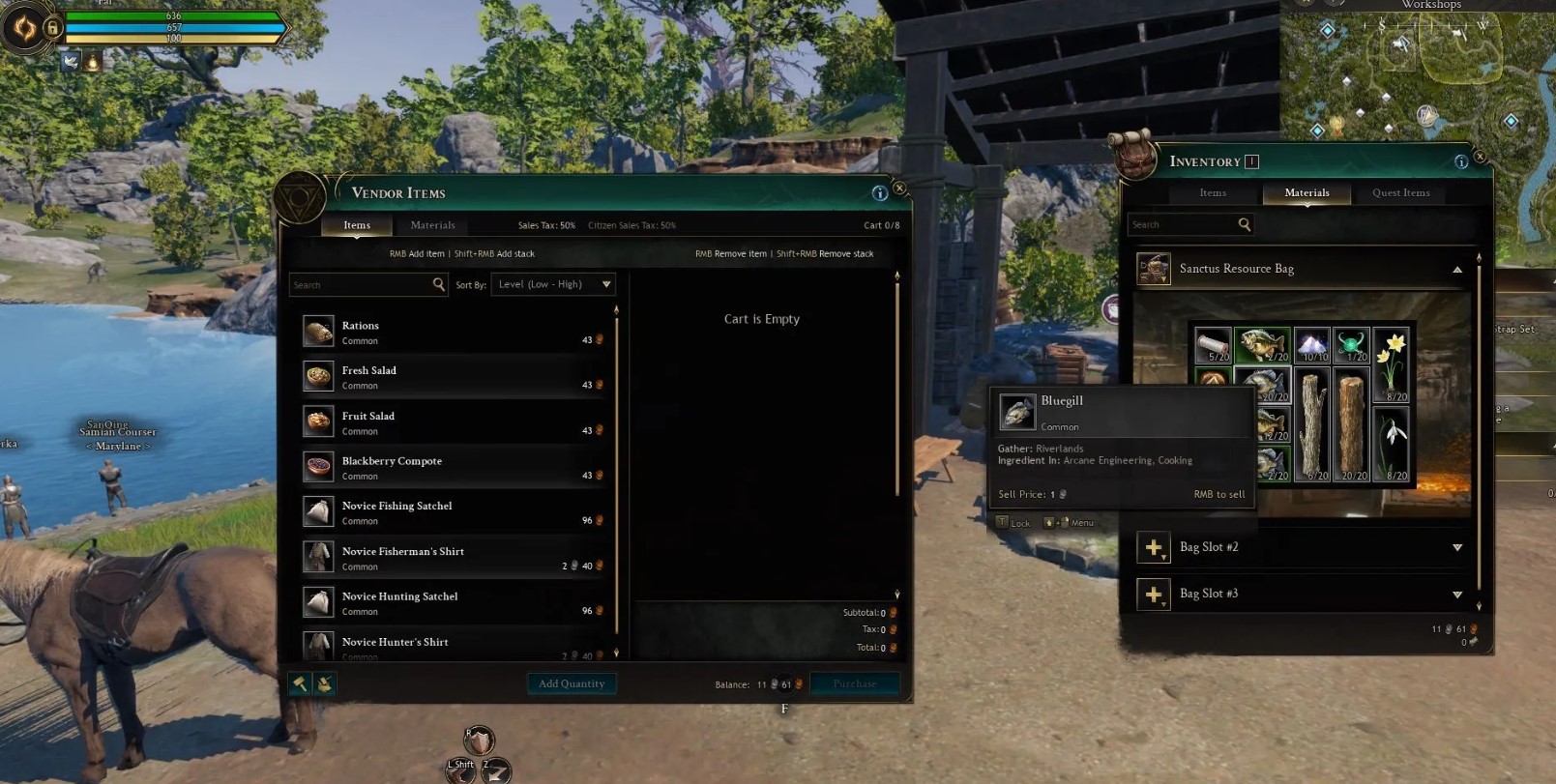Open the Sort By dropdown

pyautogui.click(x=553, y=284)
